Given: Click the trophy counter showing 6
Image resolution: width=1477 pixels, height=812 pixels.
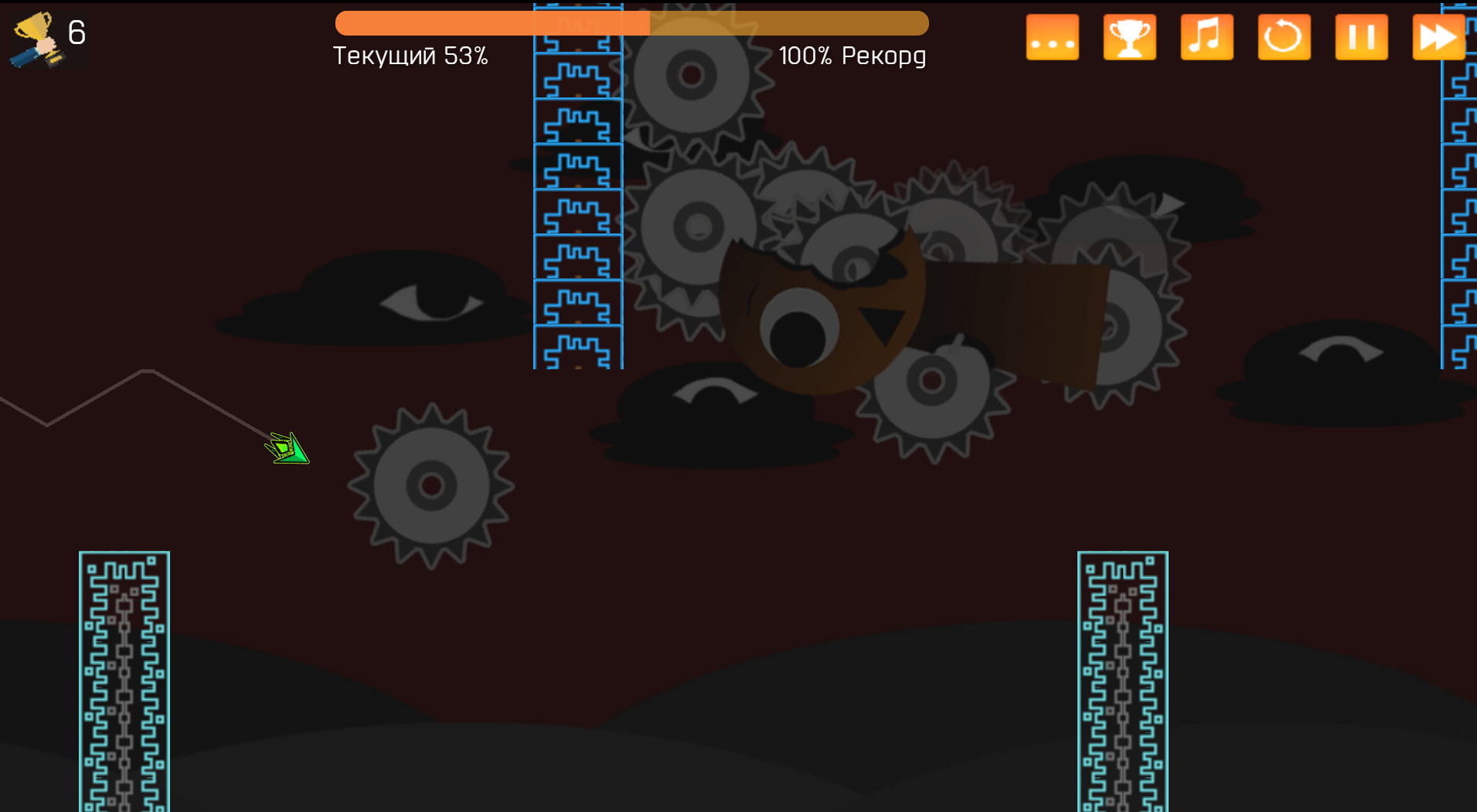Looking at the screenshot, I should [48, 36].
